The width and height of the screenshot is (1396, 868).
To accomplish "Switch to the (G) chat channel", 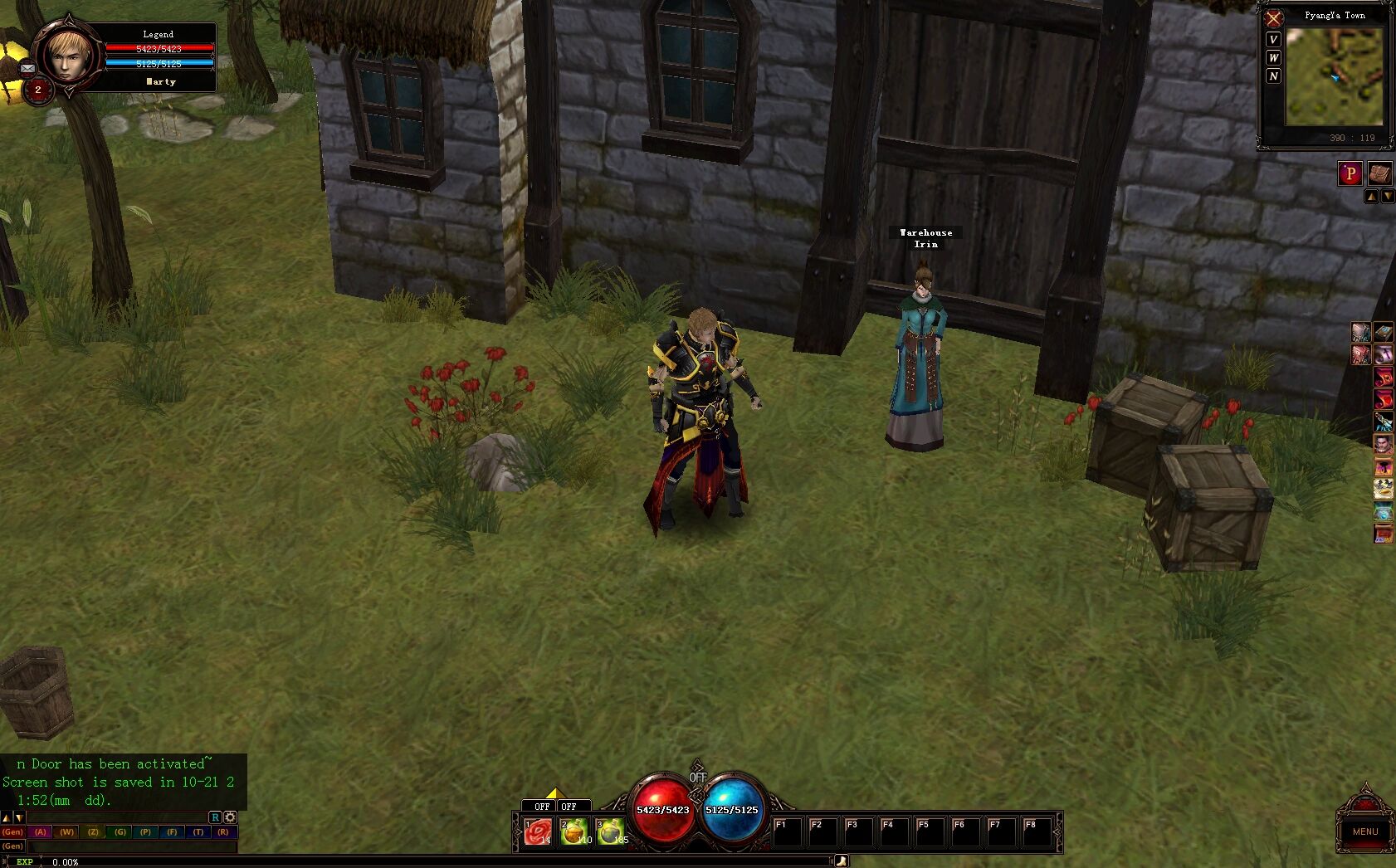I will 120,831.
